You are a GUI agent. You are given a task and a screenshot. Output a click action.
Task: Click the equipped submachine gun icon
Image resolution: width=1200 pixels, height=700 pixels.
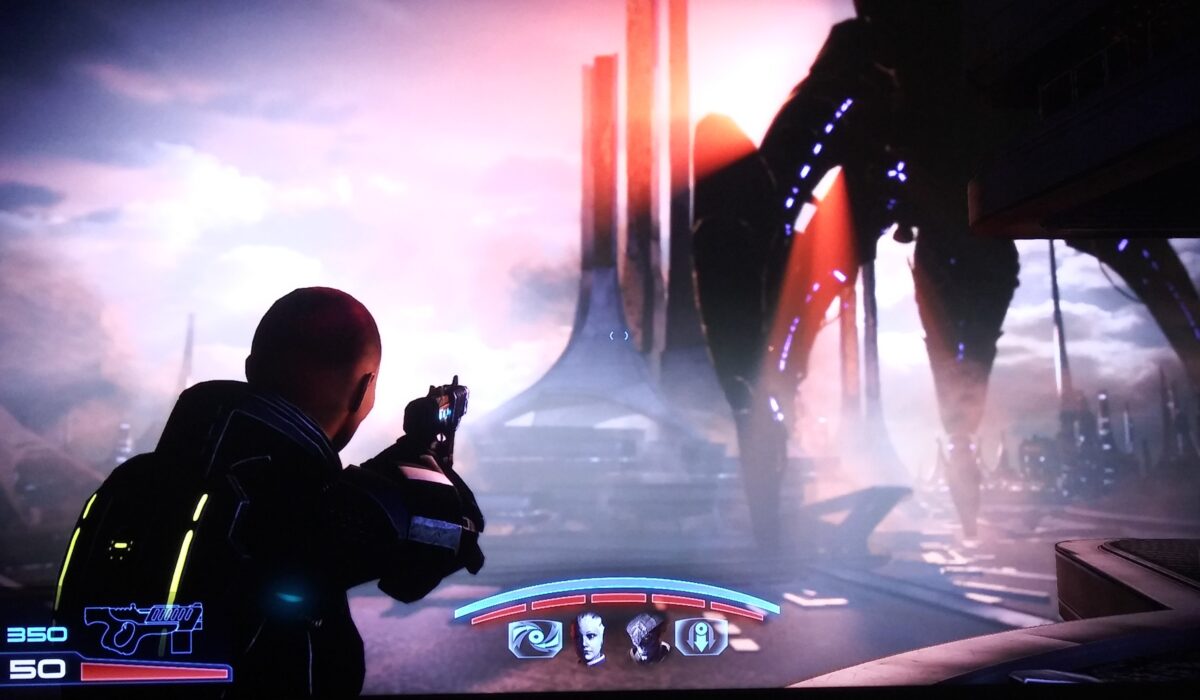144,625
